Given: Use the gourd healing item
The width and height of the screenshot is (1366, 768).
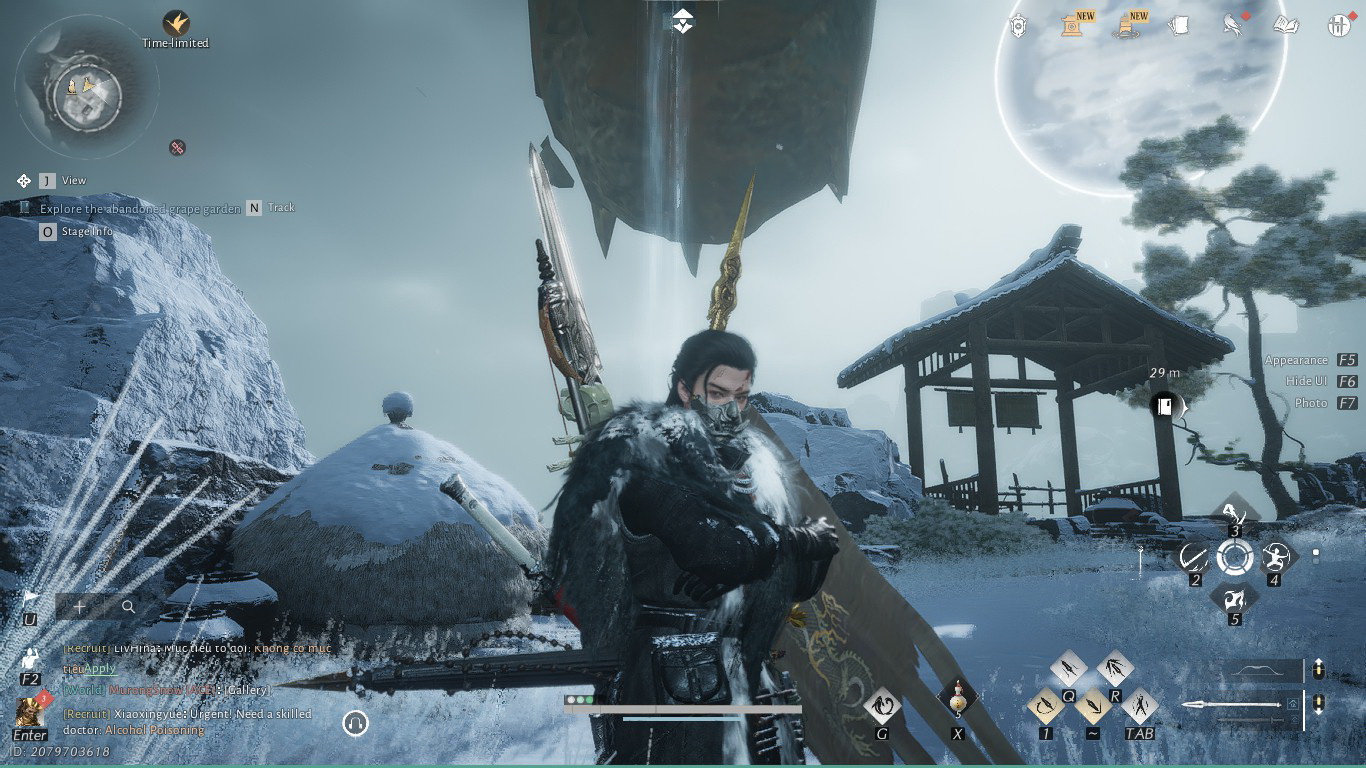Looking at the screenshot, I should [x=957, y=699].
